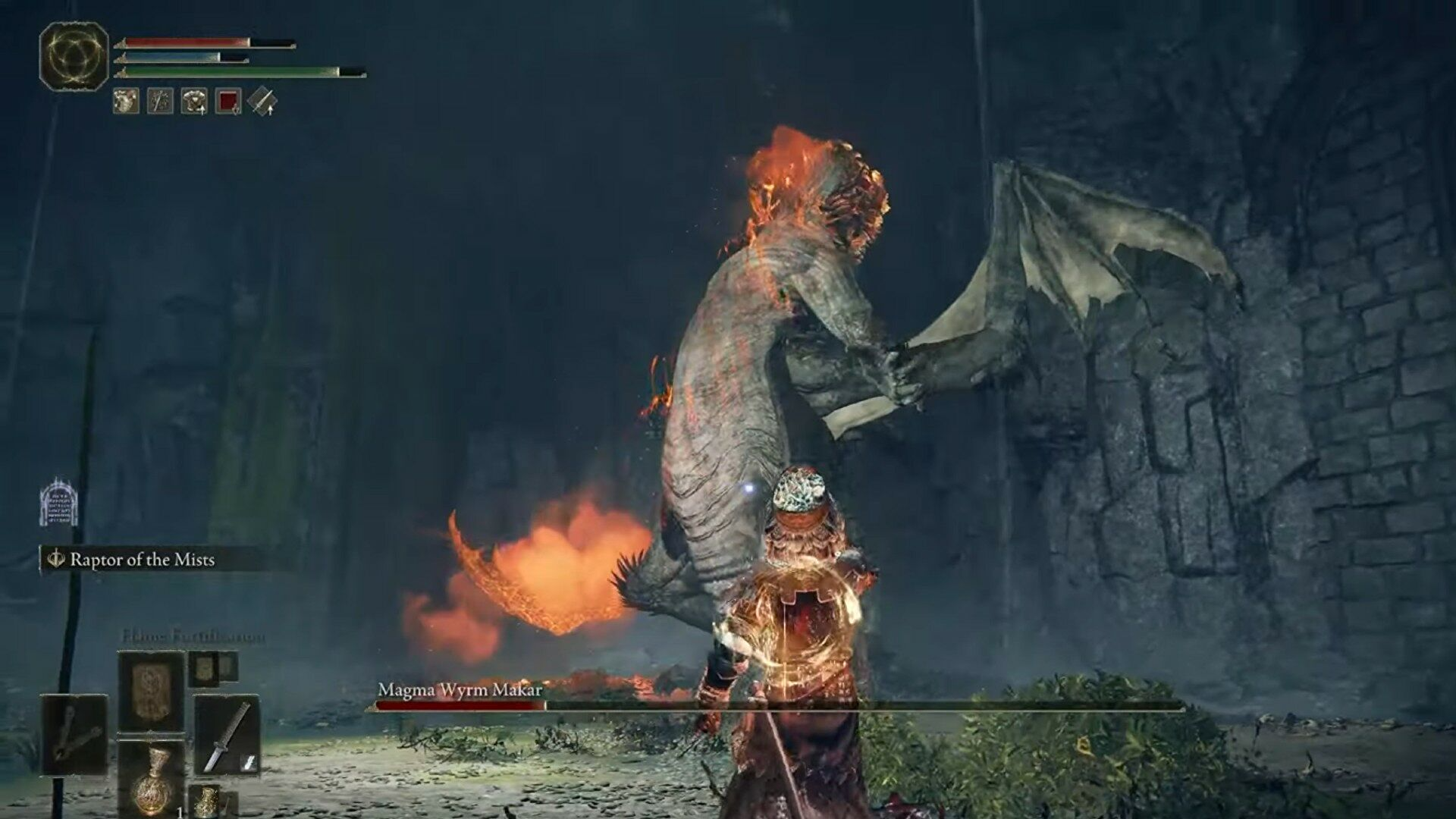Click the crimson square status effect icon
1456x819 pixels.
(x=228, y=102)
